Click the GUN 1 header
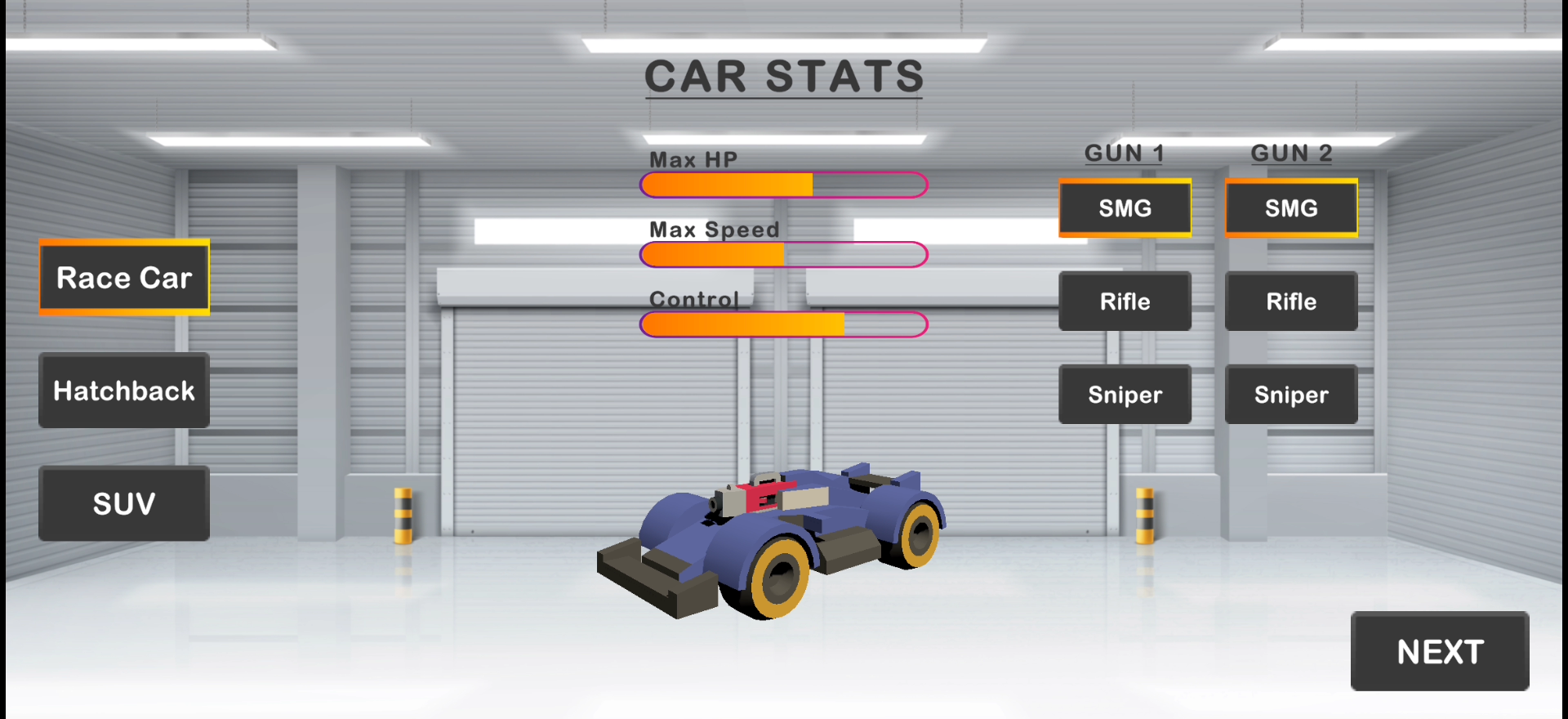The width and height of the screenshot is (1568, 719). tap(1124, 153)
